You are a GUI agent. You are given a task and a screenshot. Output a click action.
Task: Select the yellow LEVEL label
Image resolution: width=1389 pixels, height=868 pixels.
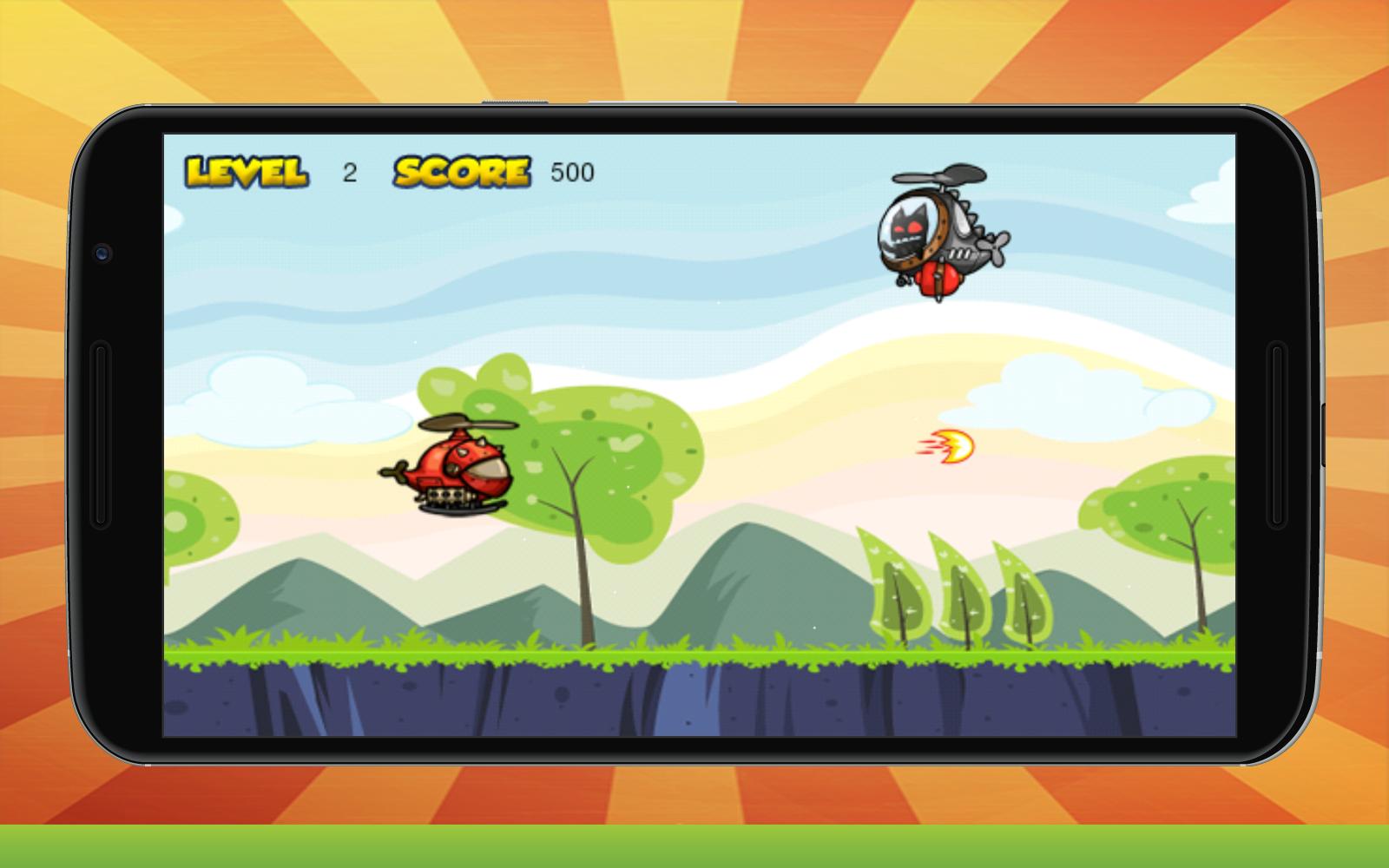[246, 170]
